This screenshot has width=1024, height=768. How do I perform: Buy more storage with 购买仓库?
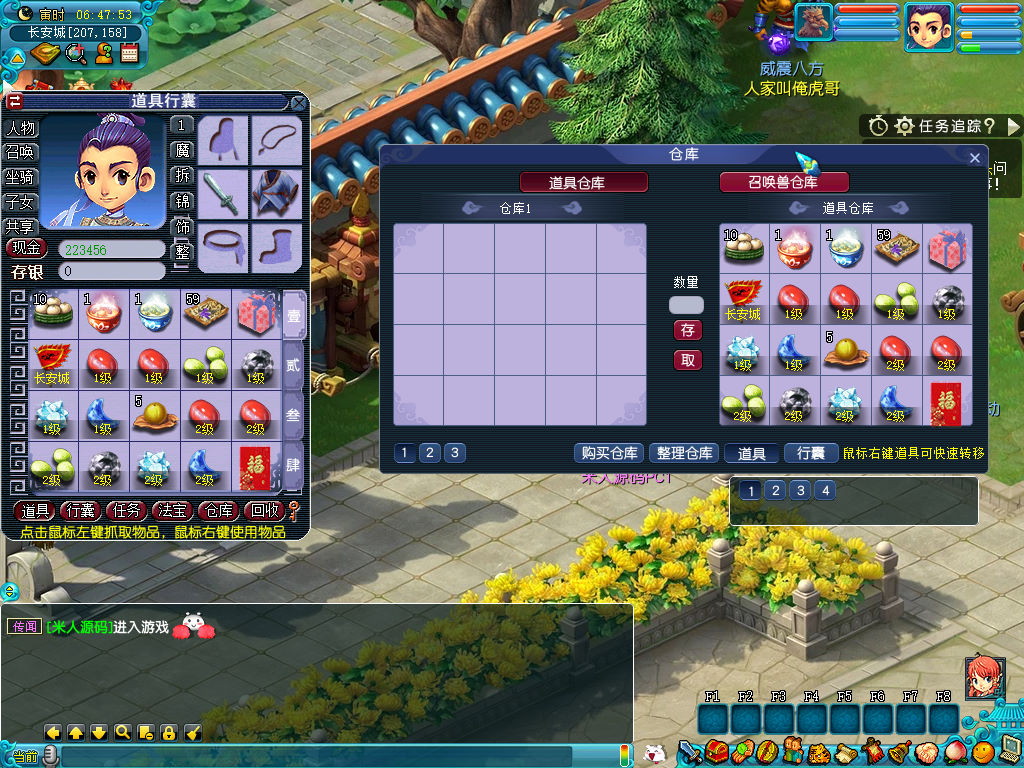(609, 453)
